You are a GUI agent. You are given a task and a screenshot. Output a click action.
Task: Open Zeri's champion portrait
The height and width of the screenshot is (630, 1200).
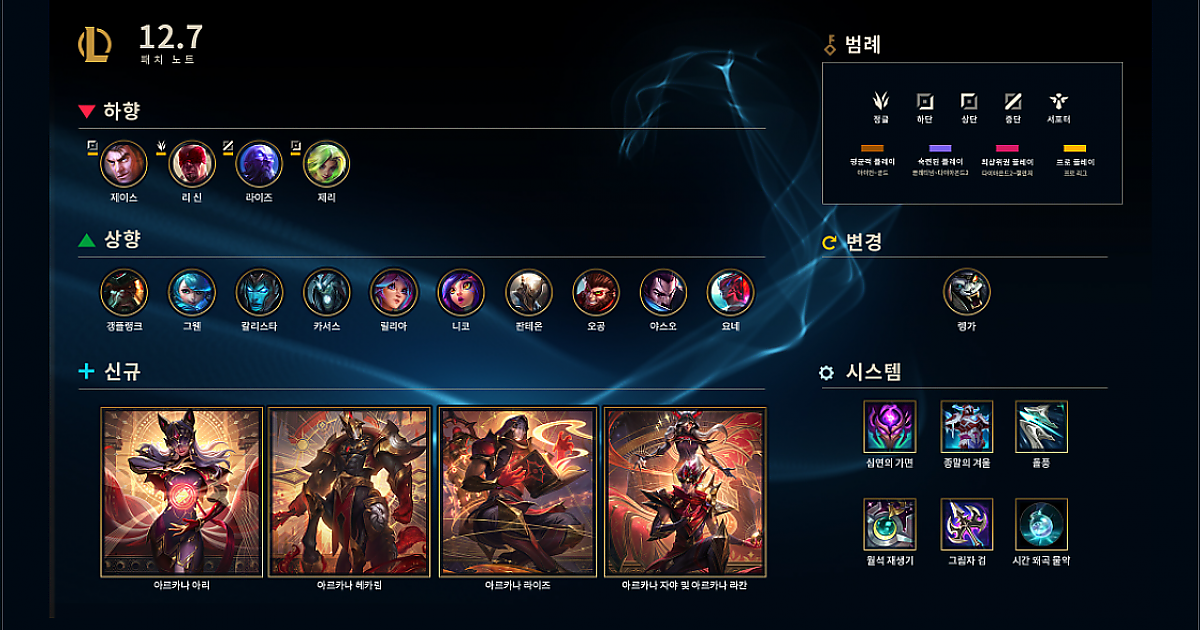(x=326, y=164)
